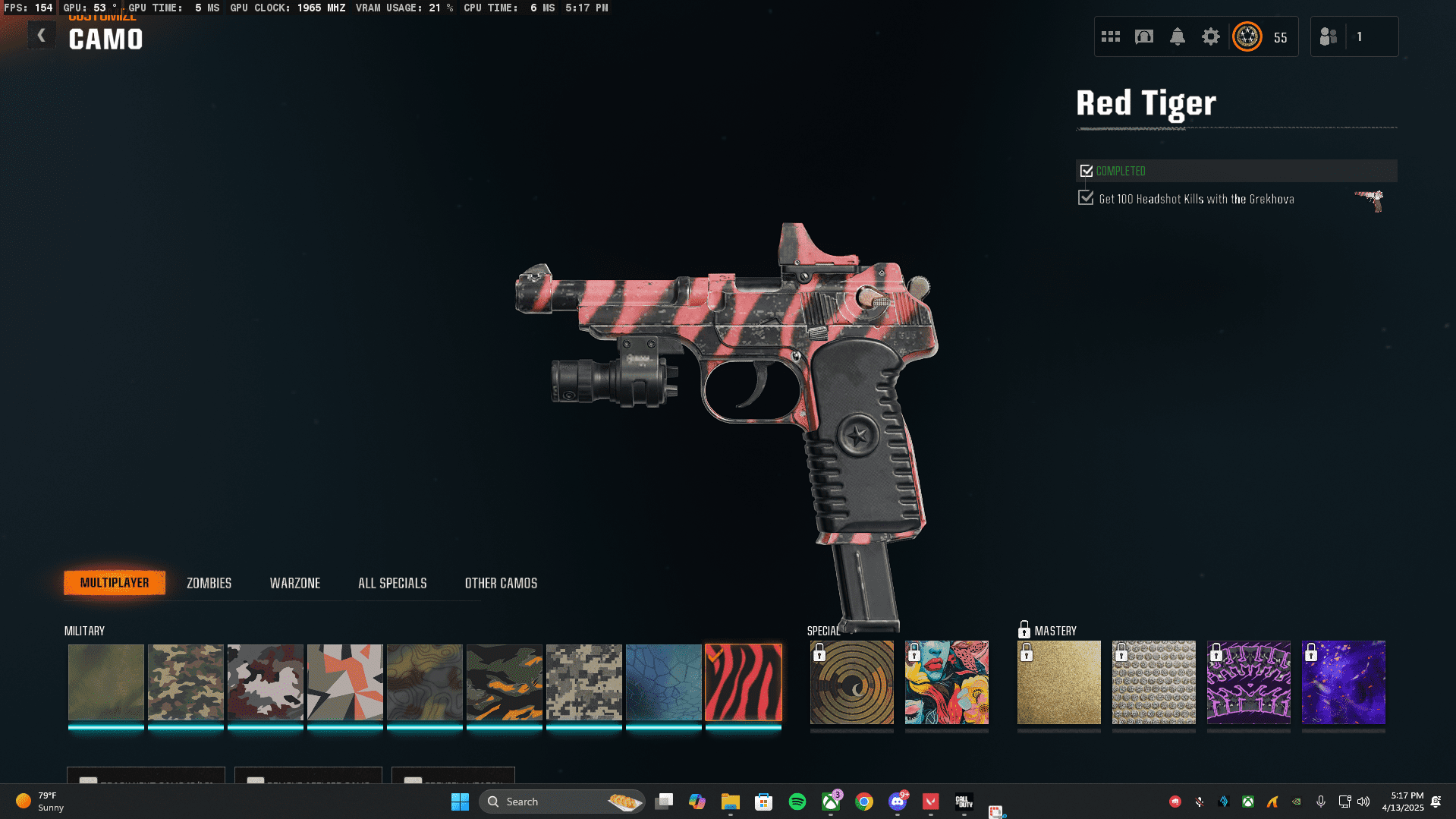Screen dimensions: 1456x819
Task: Equip the Red Tiger camo swatch
Action: [x=743, y=682]
